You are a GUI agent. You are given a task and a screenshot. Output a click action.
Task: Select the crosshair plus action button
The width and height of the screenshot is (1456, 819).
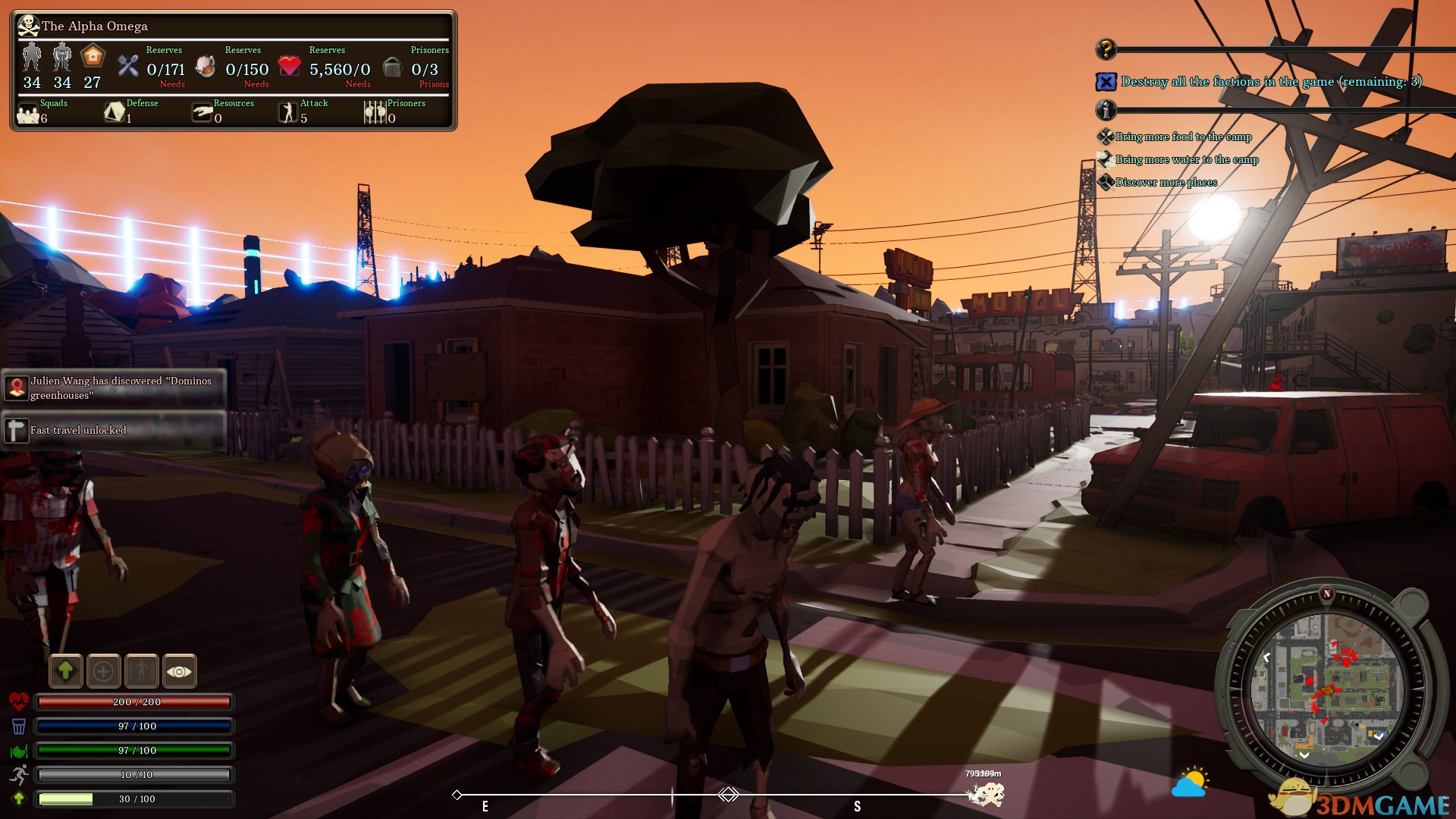(x=104, y=670)
